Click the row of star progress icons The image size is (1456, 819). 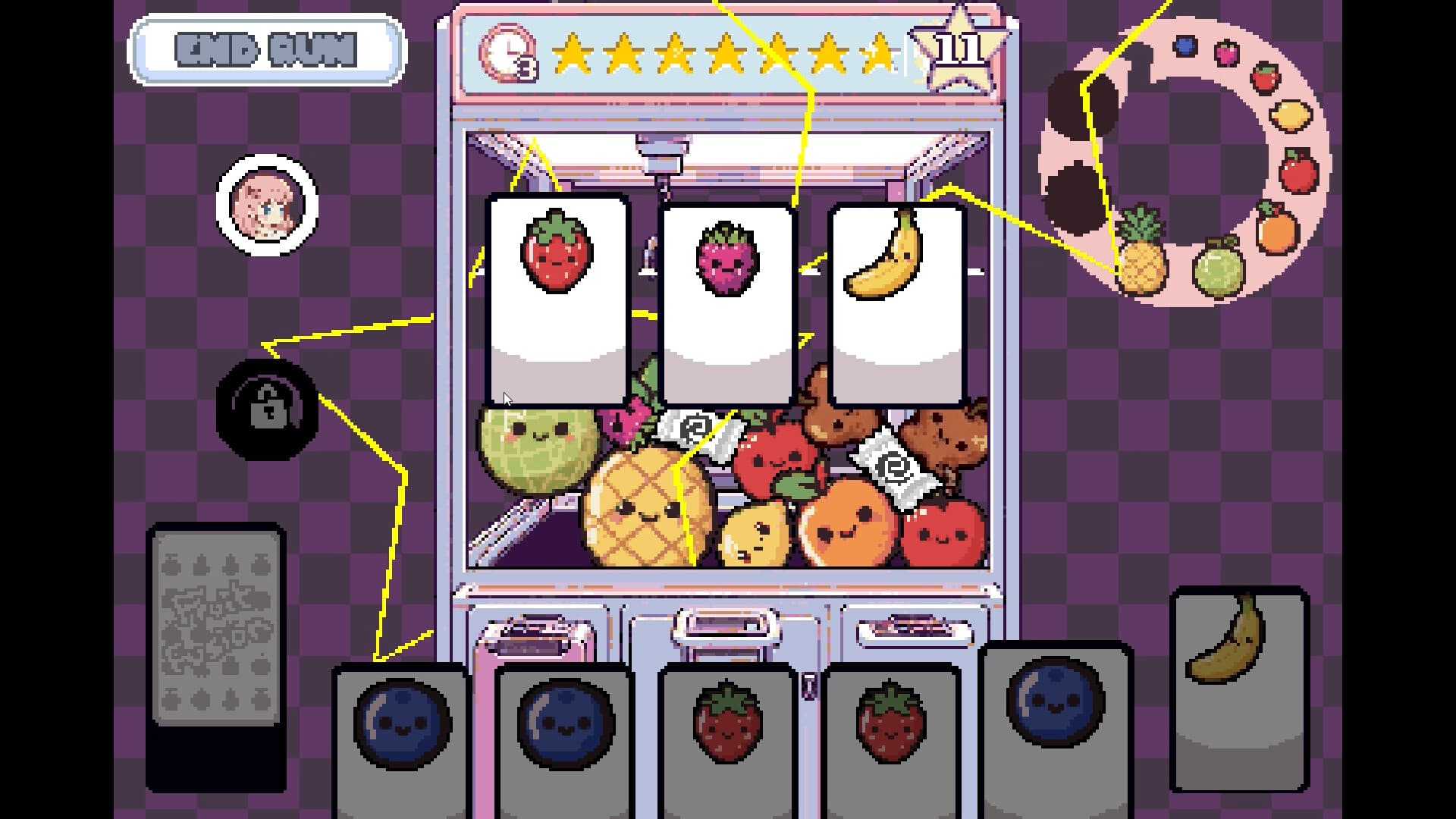tap(720, 53)
